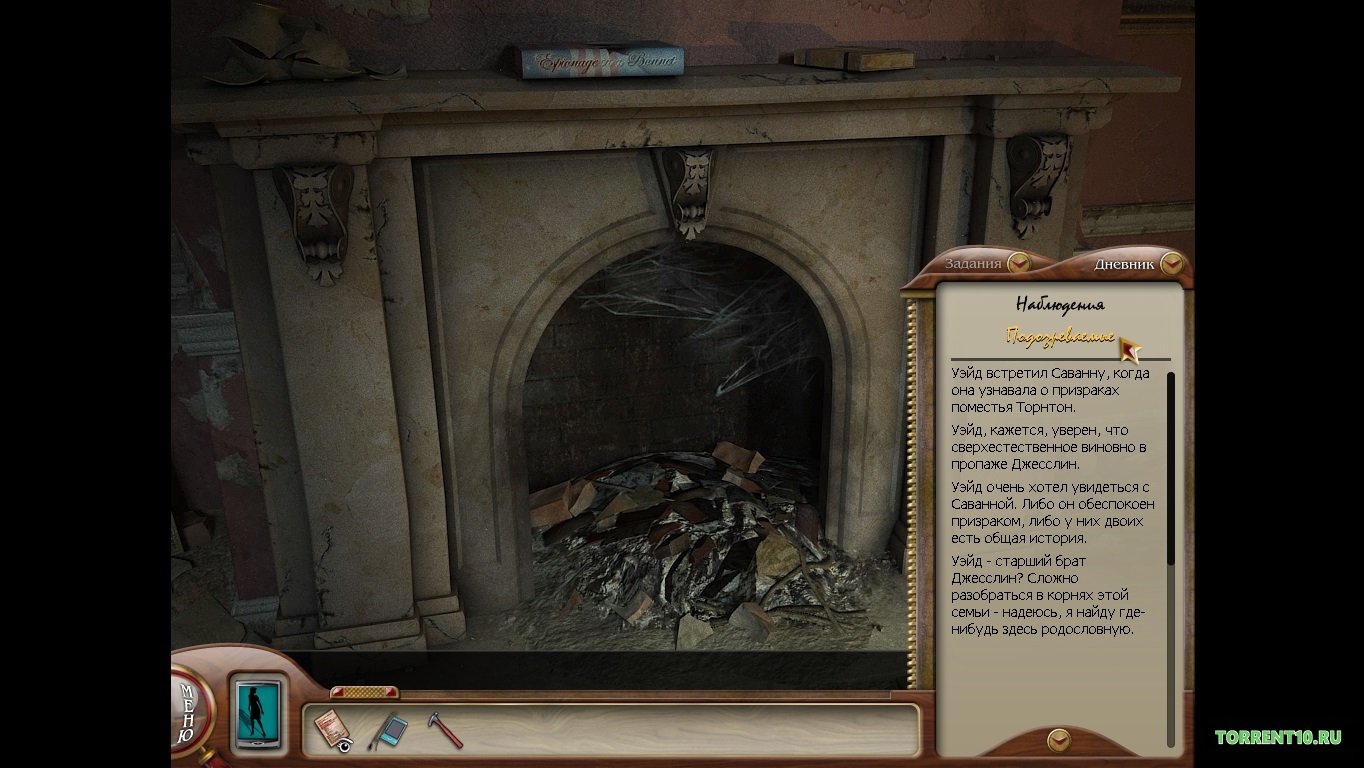Switch to the Задания tab
1364x768 pixels.
[985, 264]
